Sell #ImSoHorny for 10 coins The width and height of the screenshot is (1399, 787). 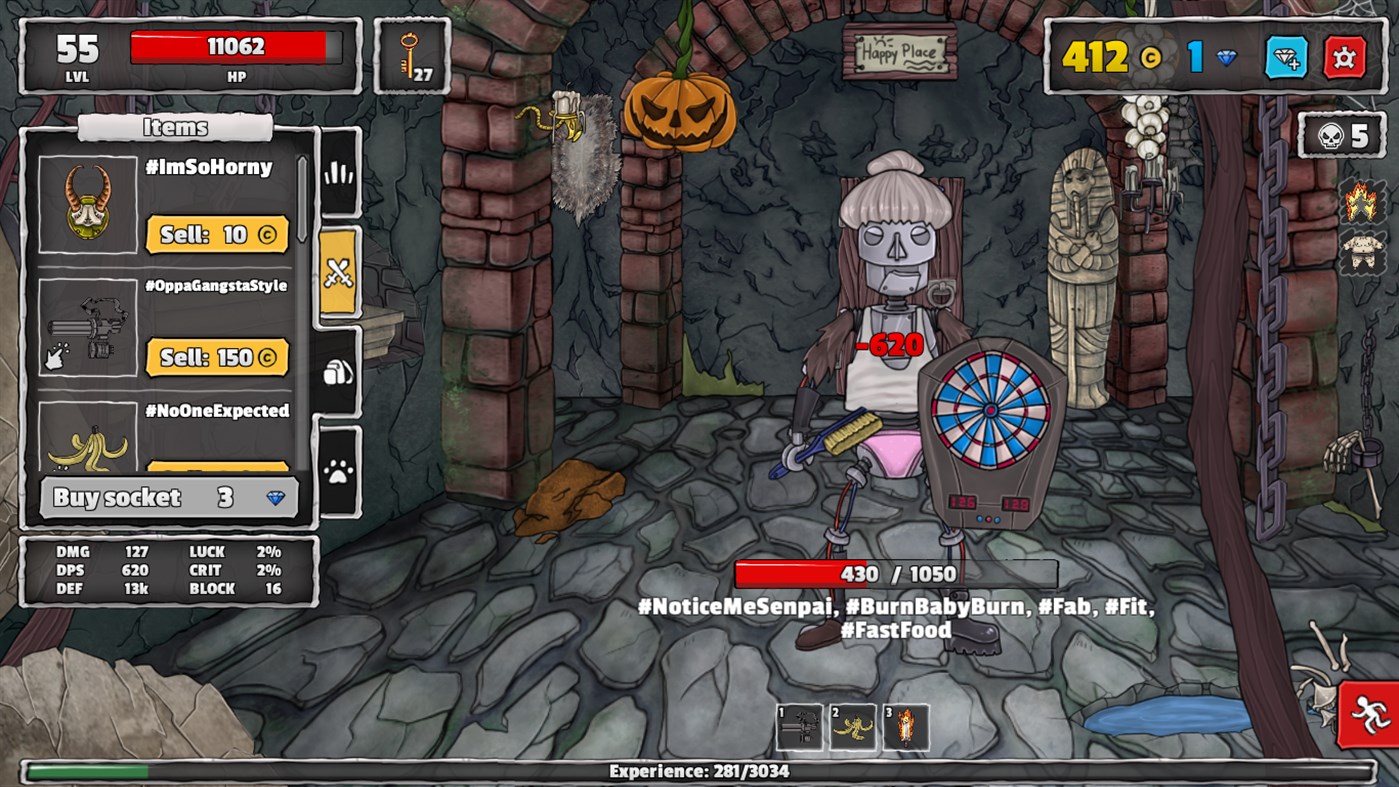click(218, 234)
